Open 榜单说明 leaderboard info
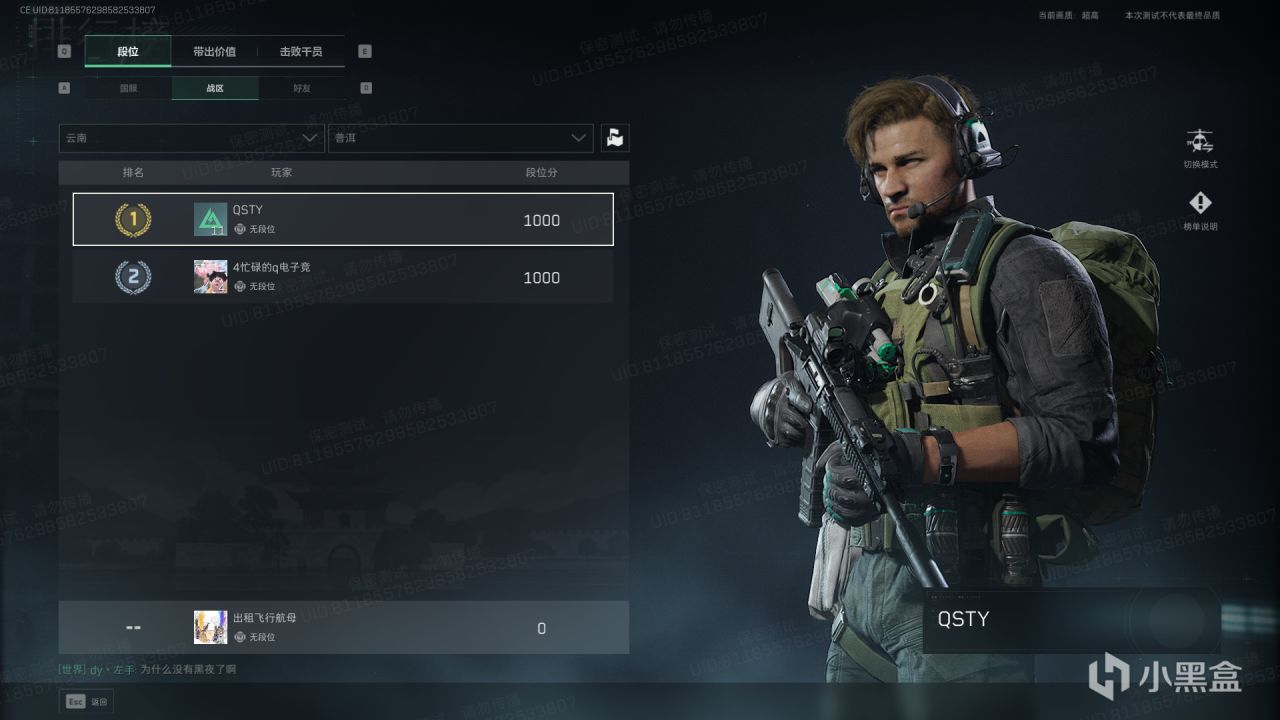 point(1199,210)
